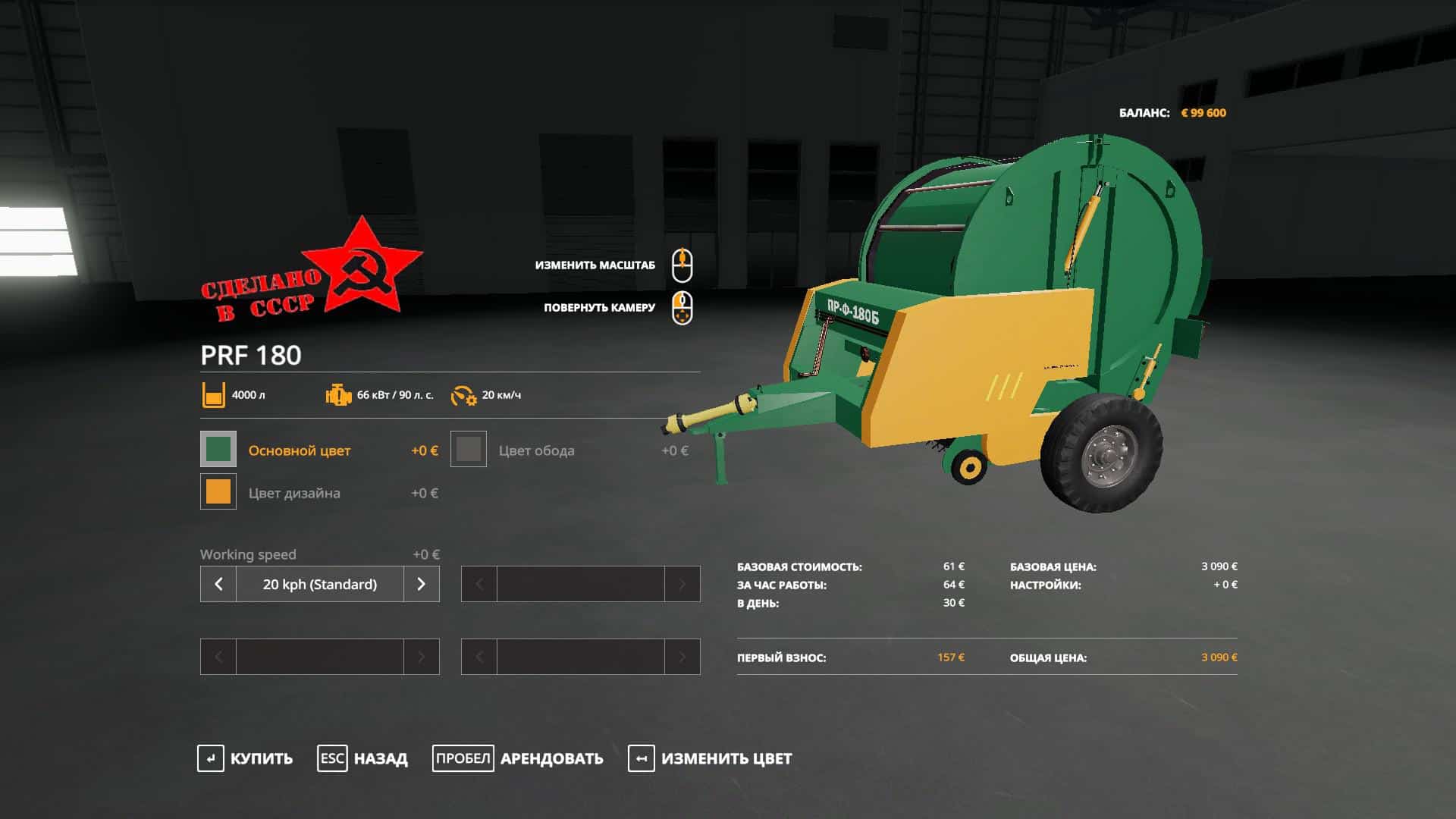Expand the empty configuration selector below Working speed
This screenshot has width=1456, height=819.
(318, 657)
